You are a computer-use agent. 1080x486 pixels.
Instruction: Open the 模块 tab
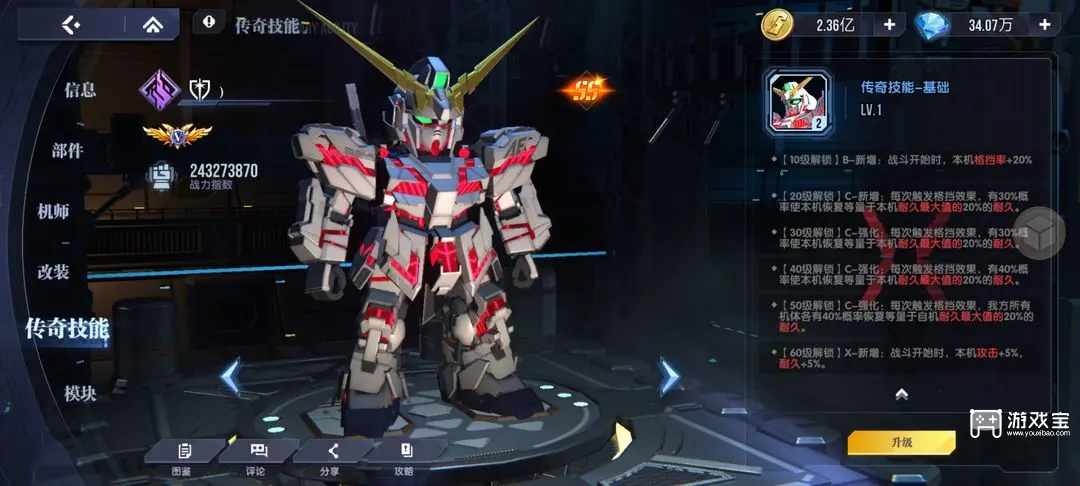(x=80, y=393)
